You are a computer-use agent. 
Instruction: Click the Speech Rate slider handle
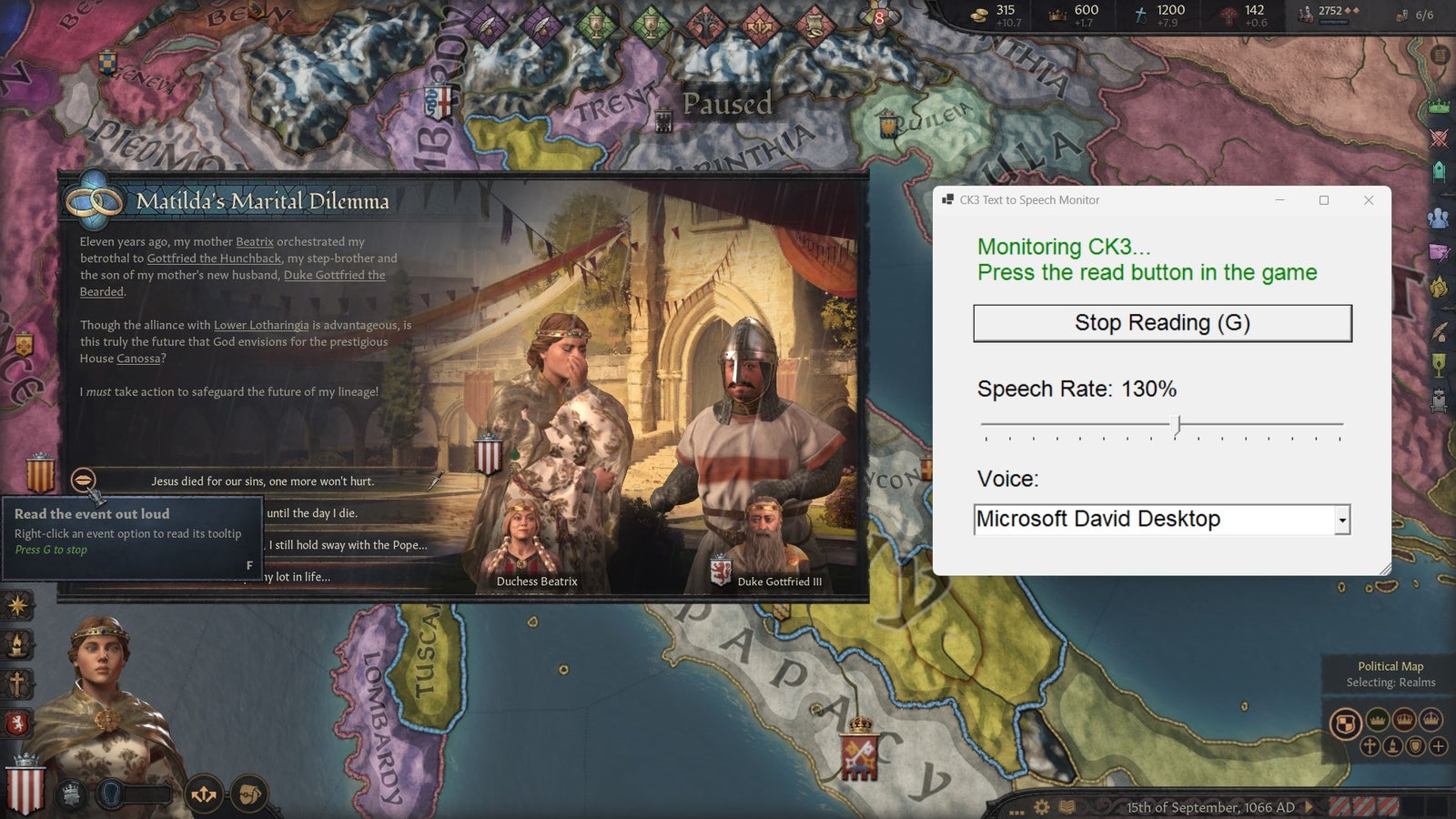click(x=1178, y=424)
